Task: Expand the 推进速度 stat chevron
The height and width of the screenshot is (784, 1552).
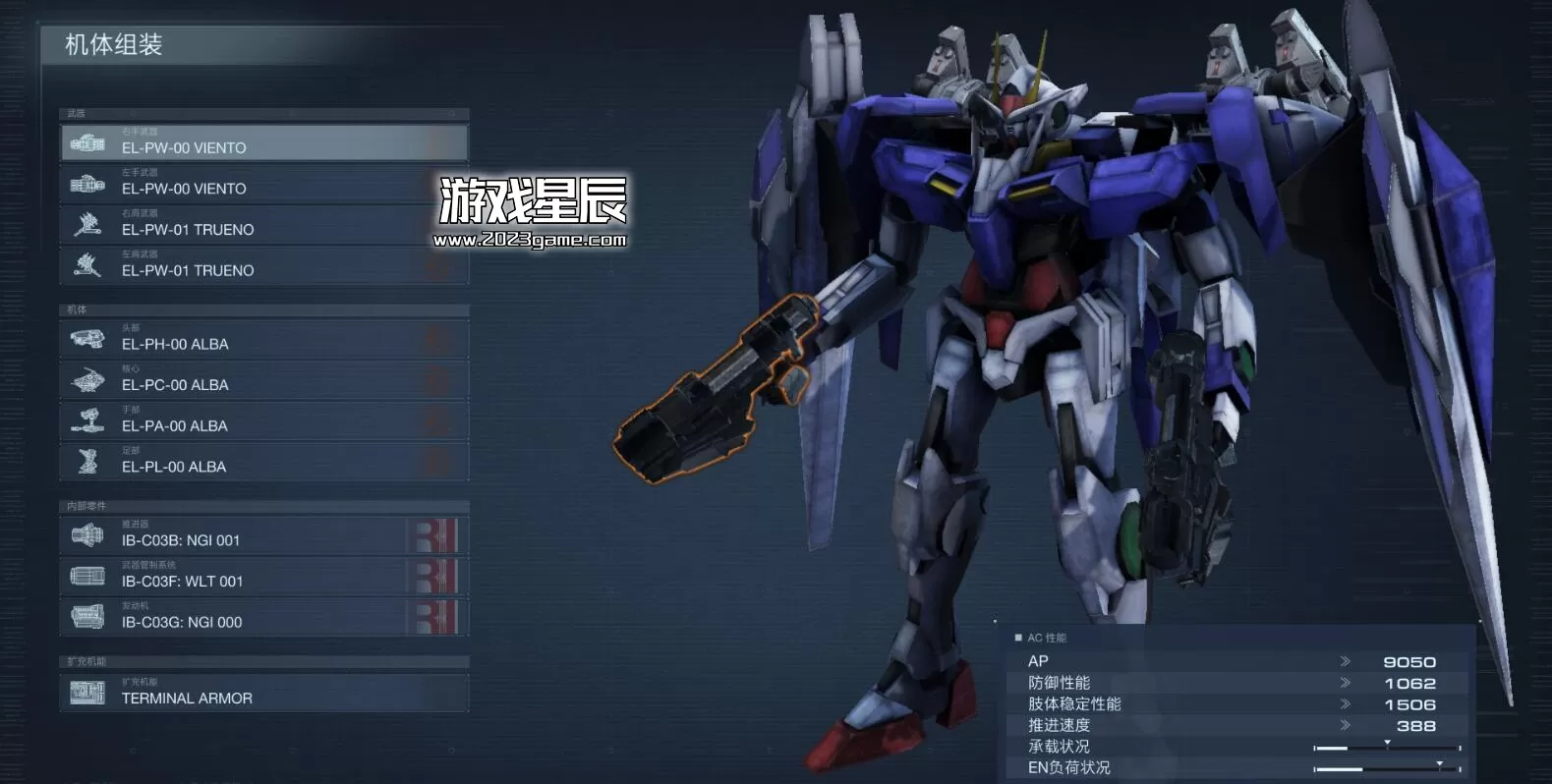Action: coord(1346,725)
